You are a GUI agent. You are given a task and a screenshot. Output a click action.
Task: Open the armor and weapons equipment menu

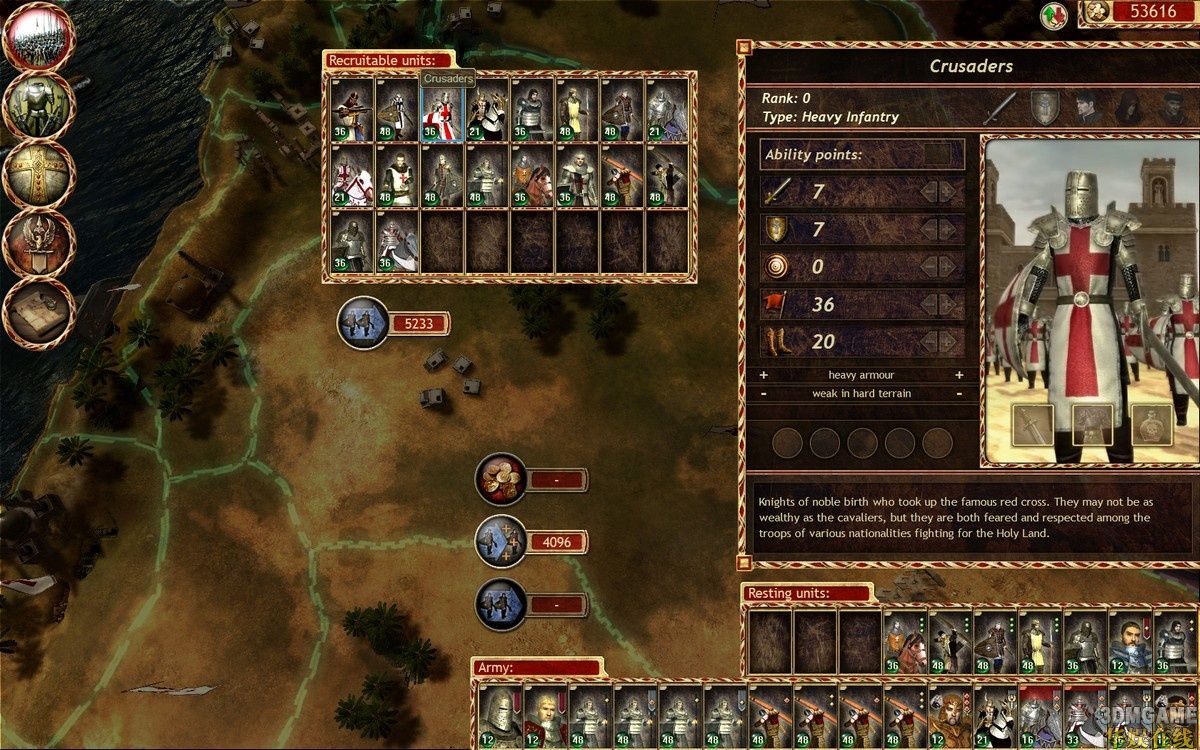(38, 106)
